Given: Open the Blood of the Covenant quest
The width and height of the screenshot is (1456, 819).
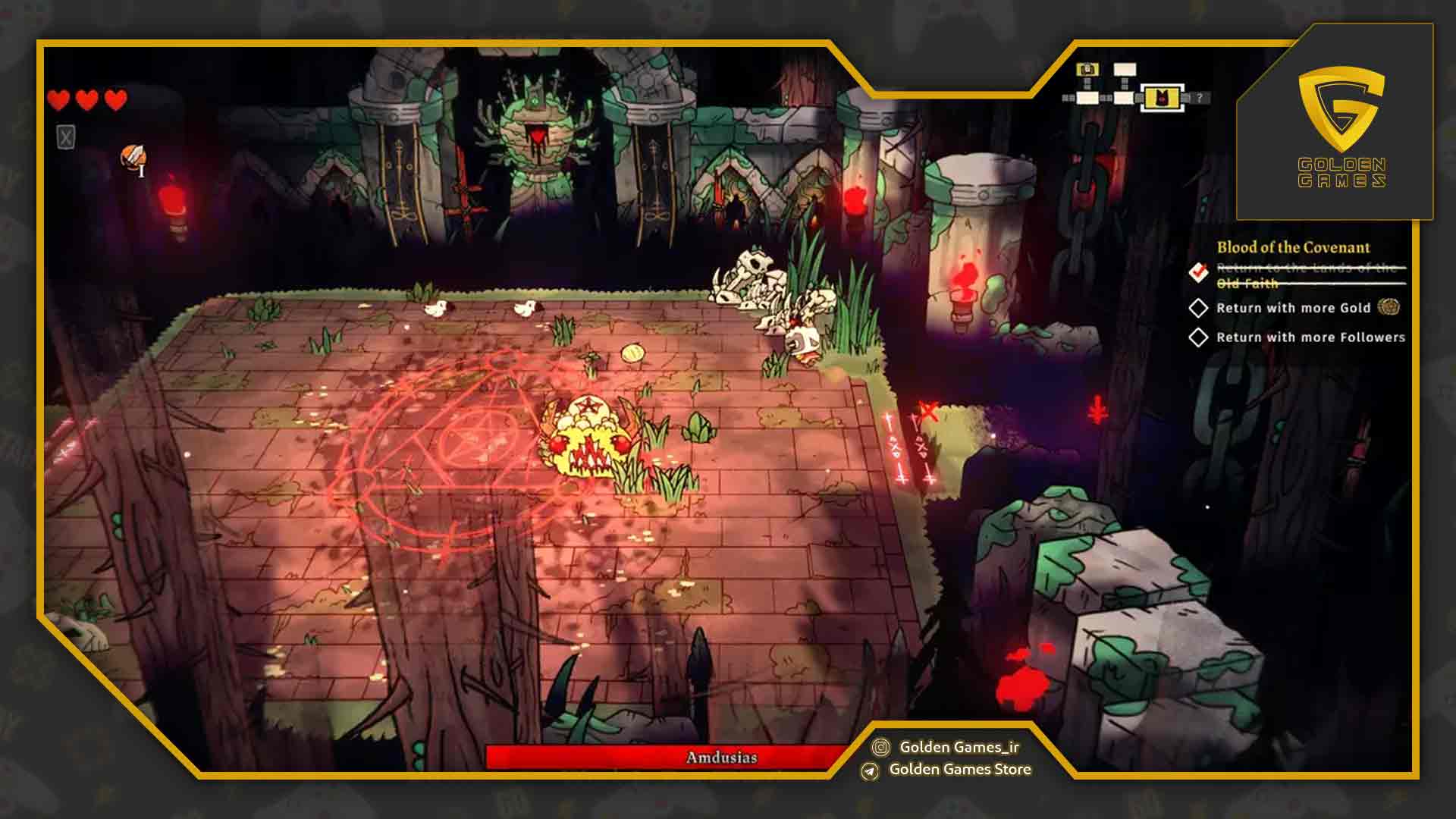Looking at the screenshot, I should [1293, 247].
